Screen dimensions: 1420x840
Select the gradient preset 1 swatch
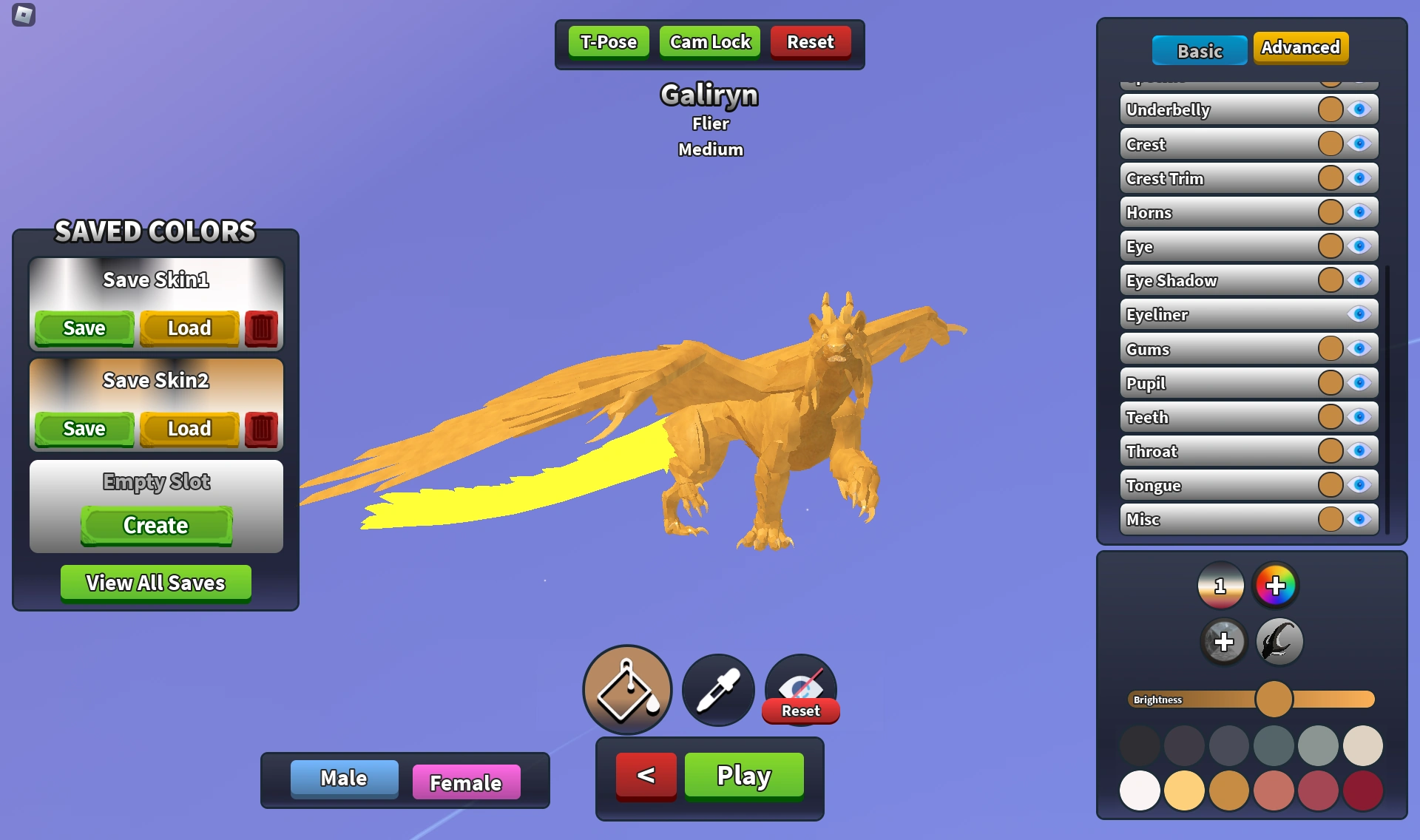[x=1220, y=585]
